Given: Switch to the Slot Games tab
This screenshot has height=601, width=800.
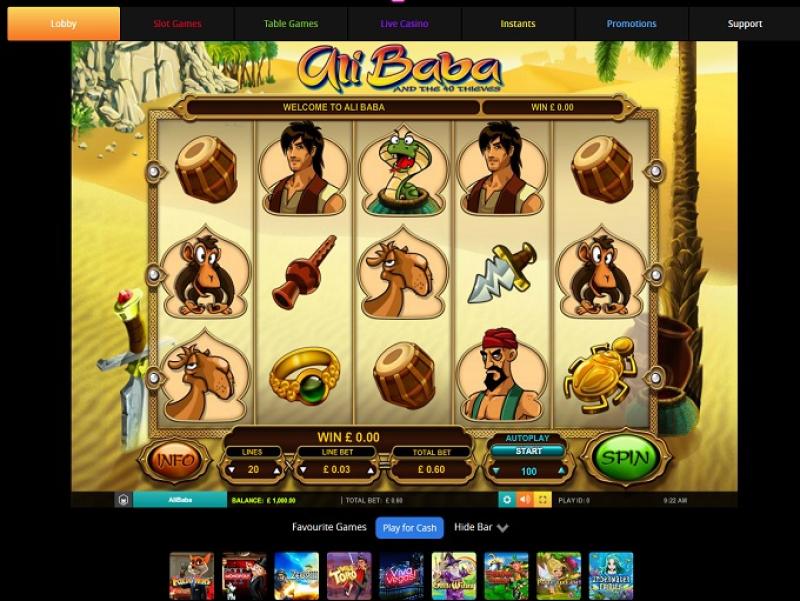Looking at the screenshot, I should [177, 24].
